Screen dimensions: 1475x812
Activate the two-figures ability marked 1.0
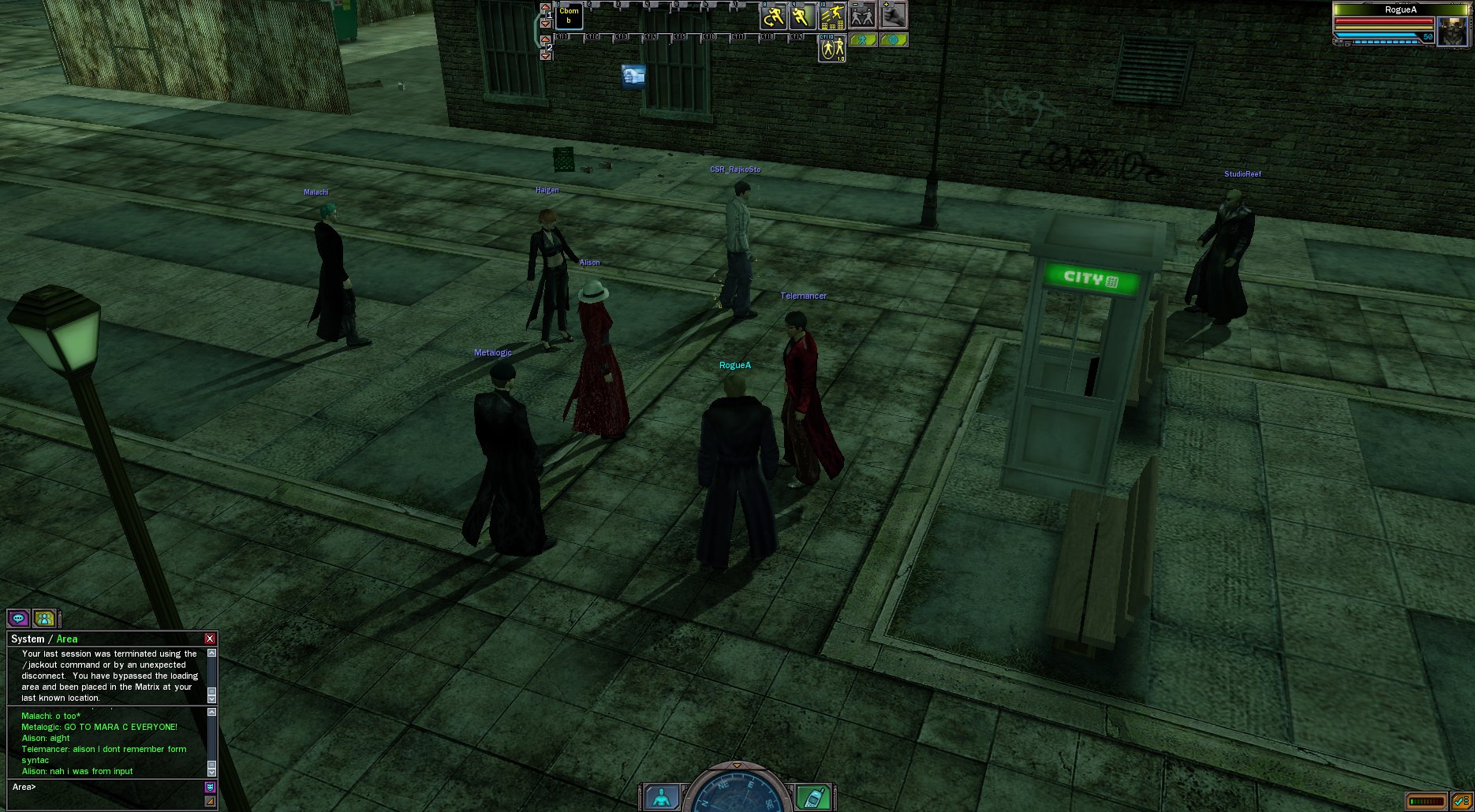(x=832, y=48)
